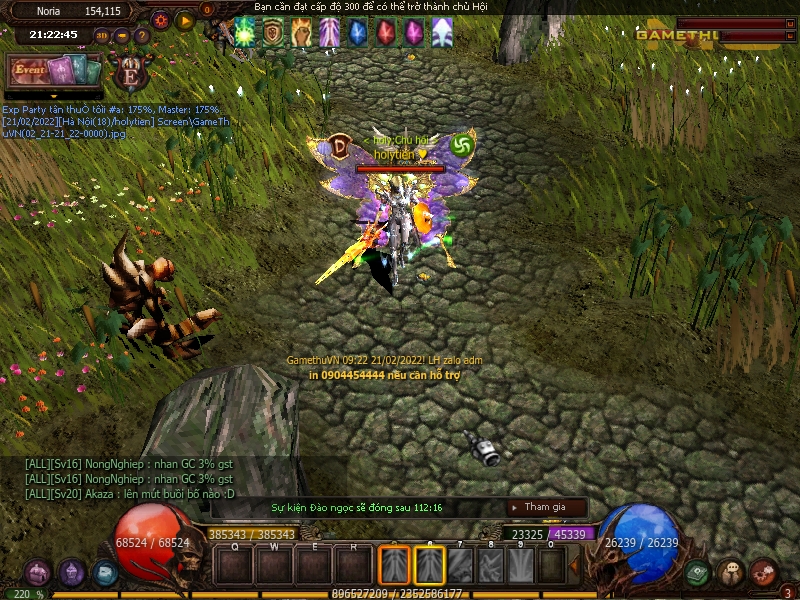
Task: Open the red gears settings icon
Action: tap(764, 571)
